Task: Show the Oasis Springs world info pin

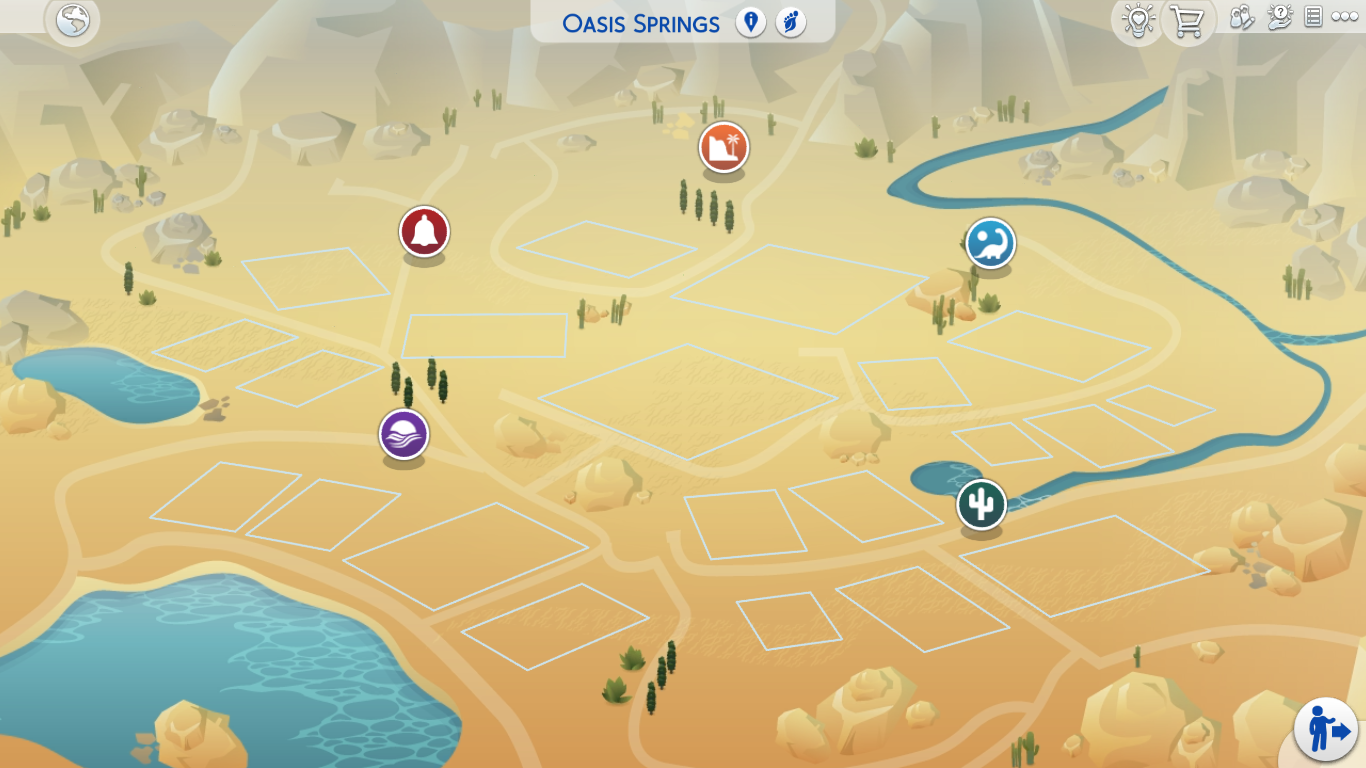Action: [x=750, y=22]
